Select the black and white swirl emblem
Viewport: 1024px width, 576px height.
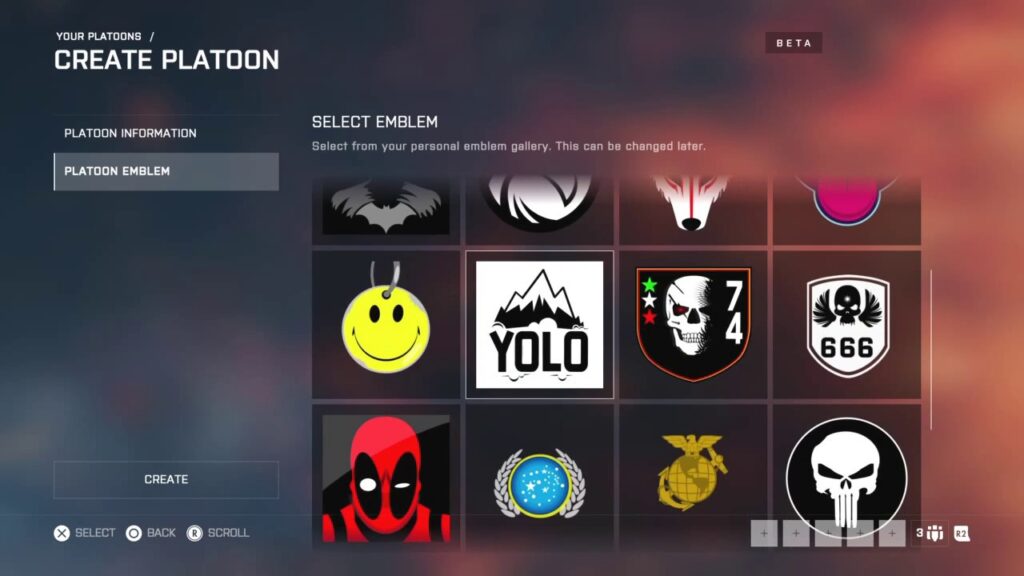[540, 203]
